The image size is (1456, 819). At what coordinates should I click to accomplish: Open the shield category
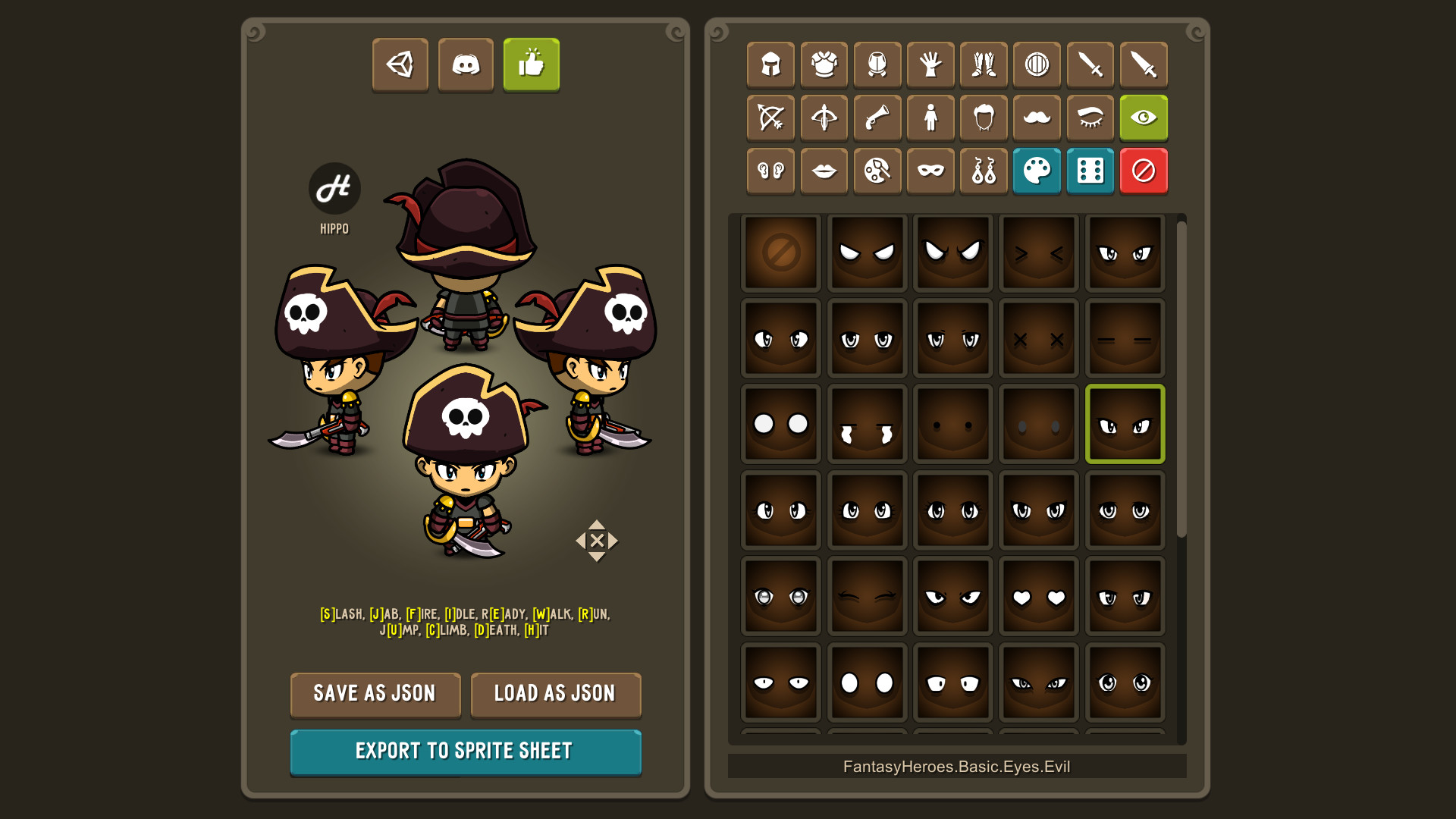1037,64
